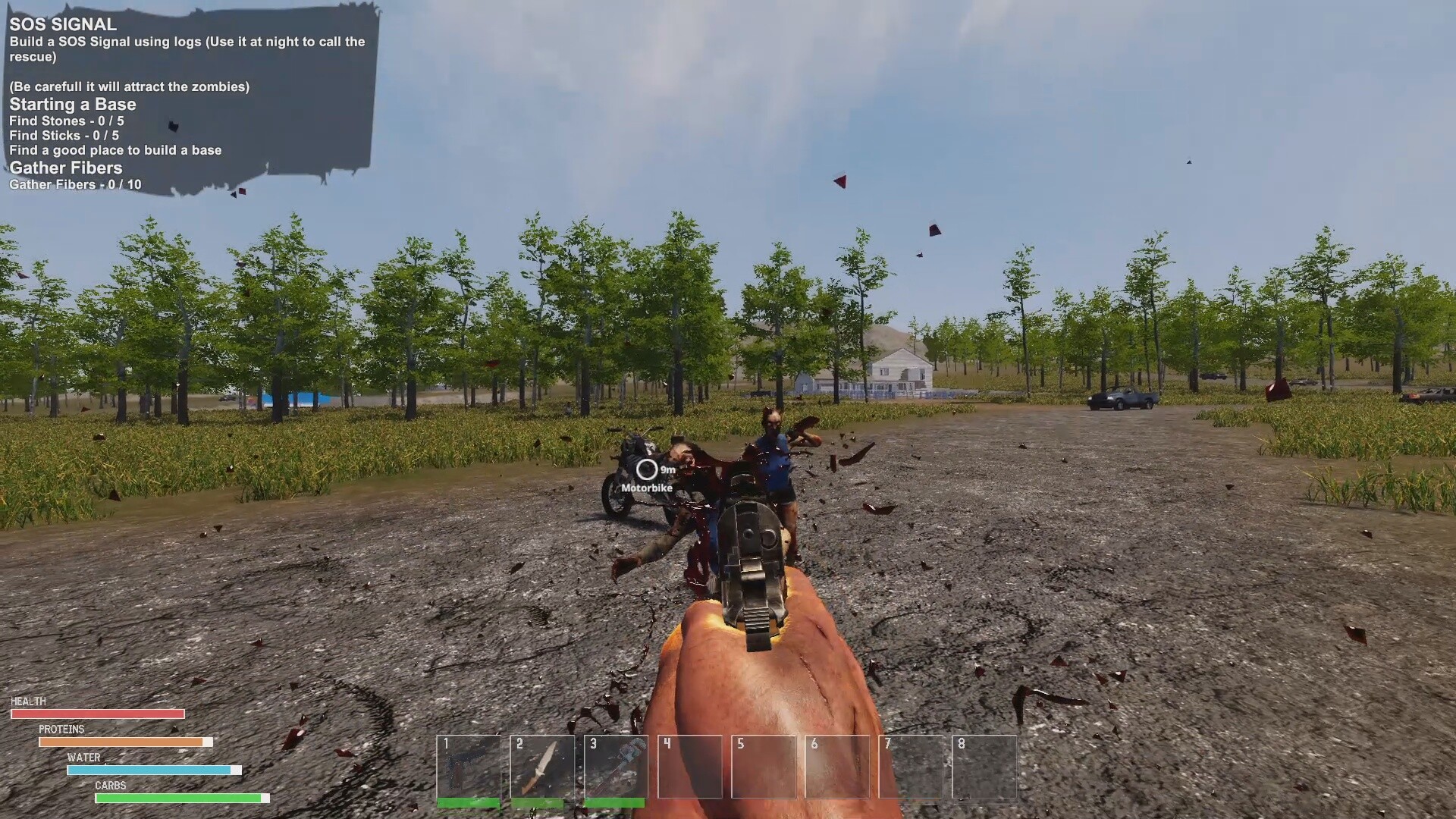
Task: Select the pistol in hotbar slot 1
Action: click(x=468, y=766)
